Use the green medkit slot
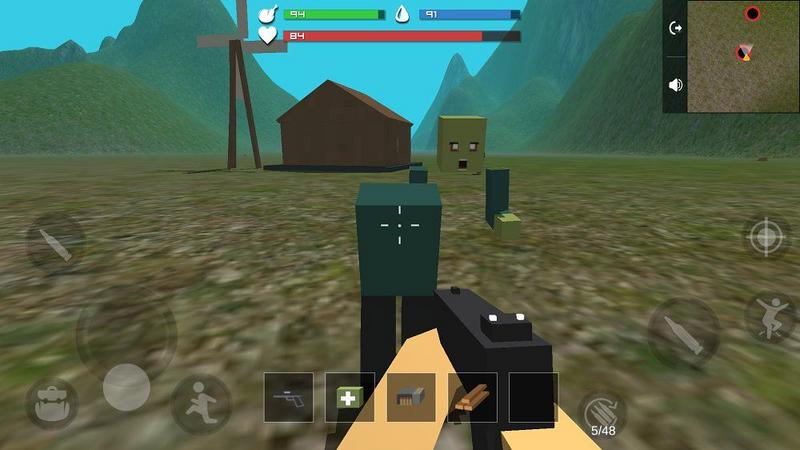The height and width of the screenshot is (450, 800). (350, 397)
